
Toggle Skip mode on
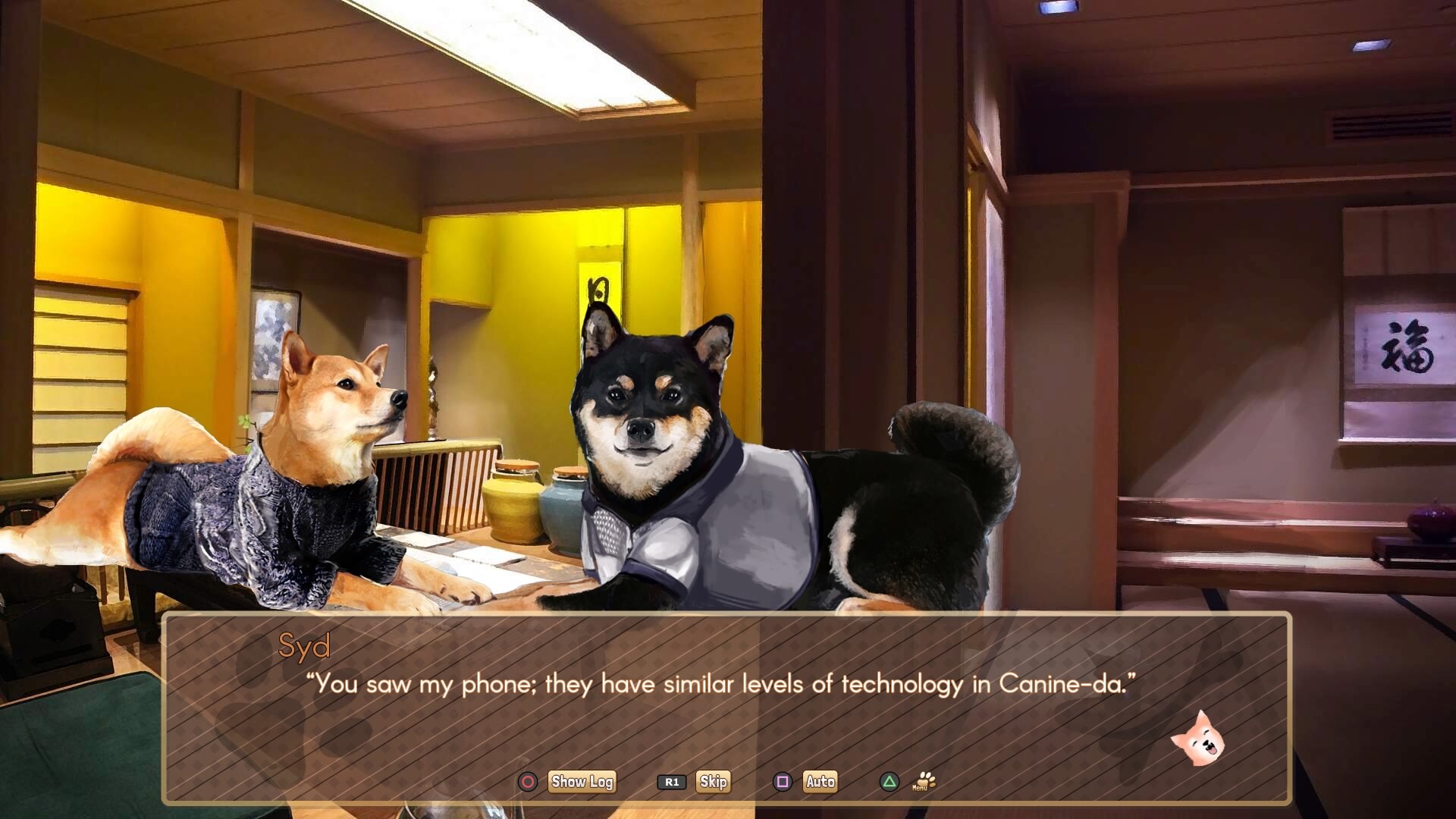pyautogui.click(x=714, y=782)
